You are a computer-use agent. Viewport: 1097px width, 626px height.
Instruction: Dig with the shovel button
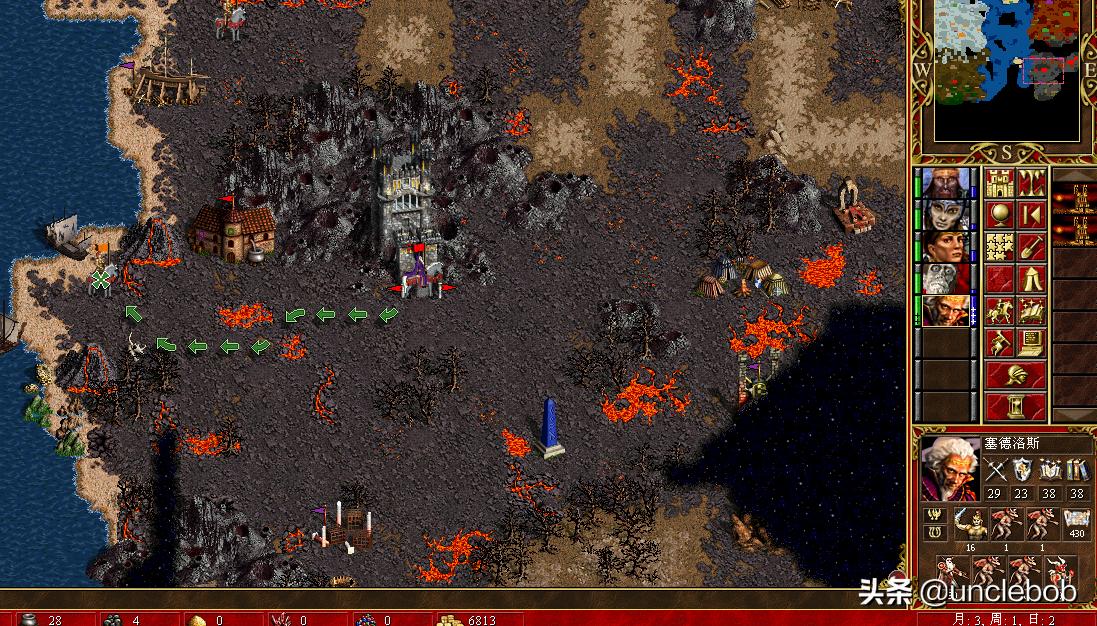click(x=1031, y=246)
